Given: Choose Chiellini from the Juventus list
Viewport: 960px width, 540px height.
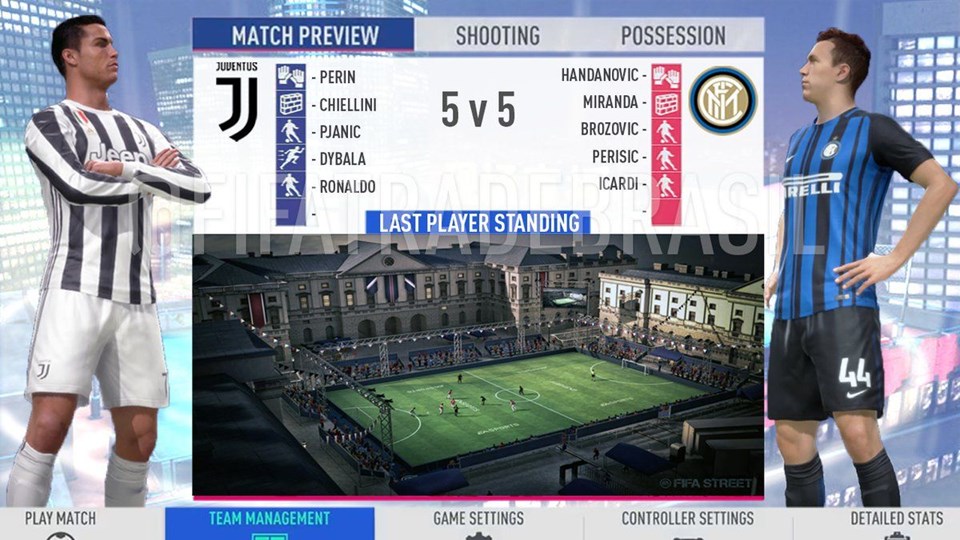Looking at the screenshot, I should [347, 104].
